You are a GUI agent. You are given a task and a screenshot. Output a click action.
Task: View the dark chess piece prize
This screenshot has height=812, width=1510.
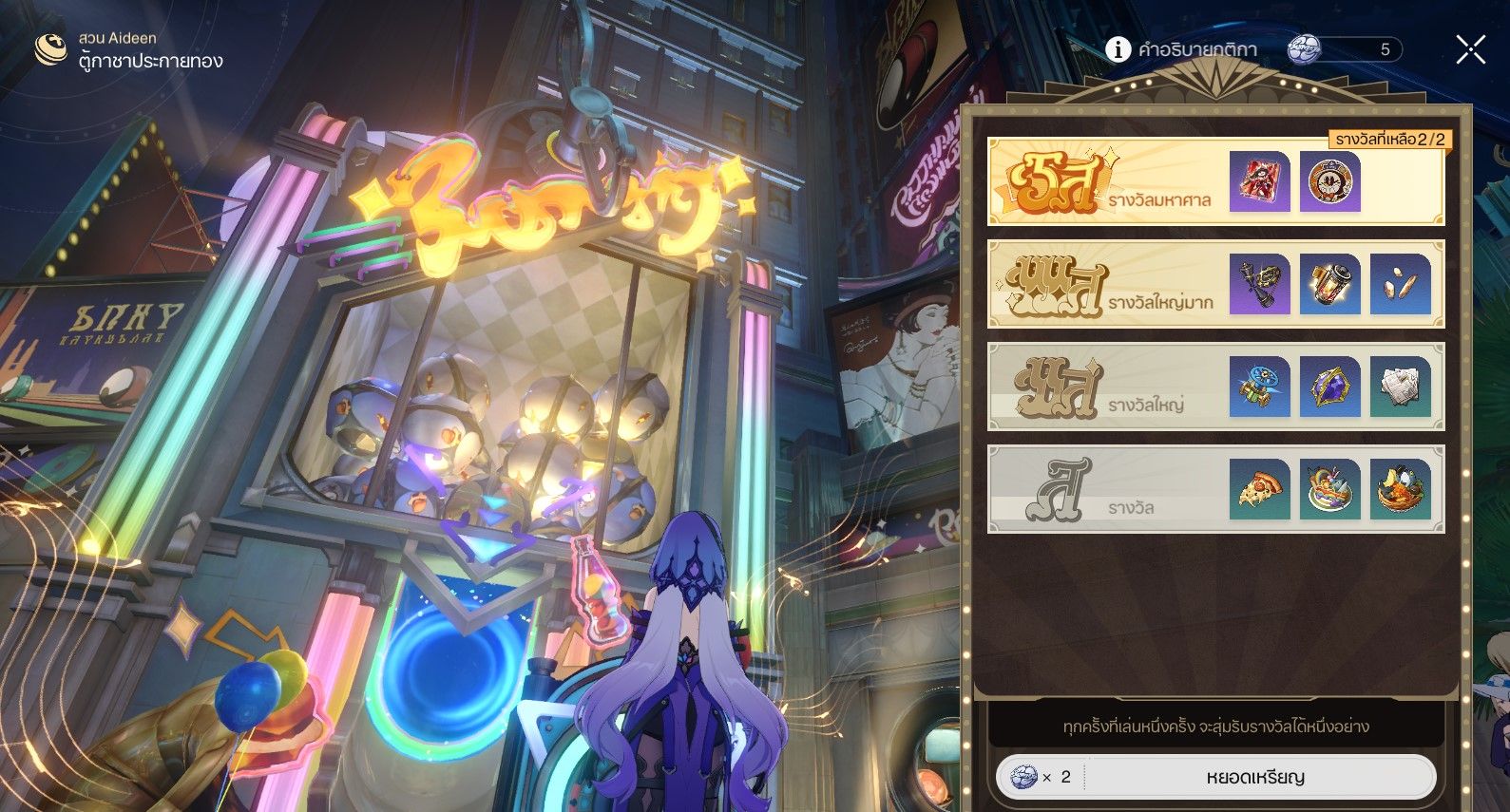[x=1259, y=284]
